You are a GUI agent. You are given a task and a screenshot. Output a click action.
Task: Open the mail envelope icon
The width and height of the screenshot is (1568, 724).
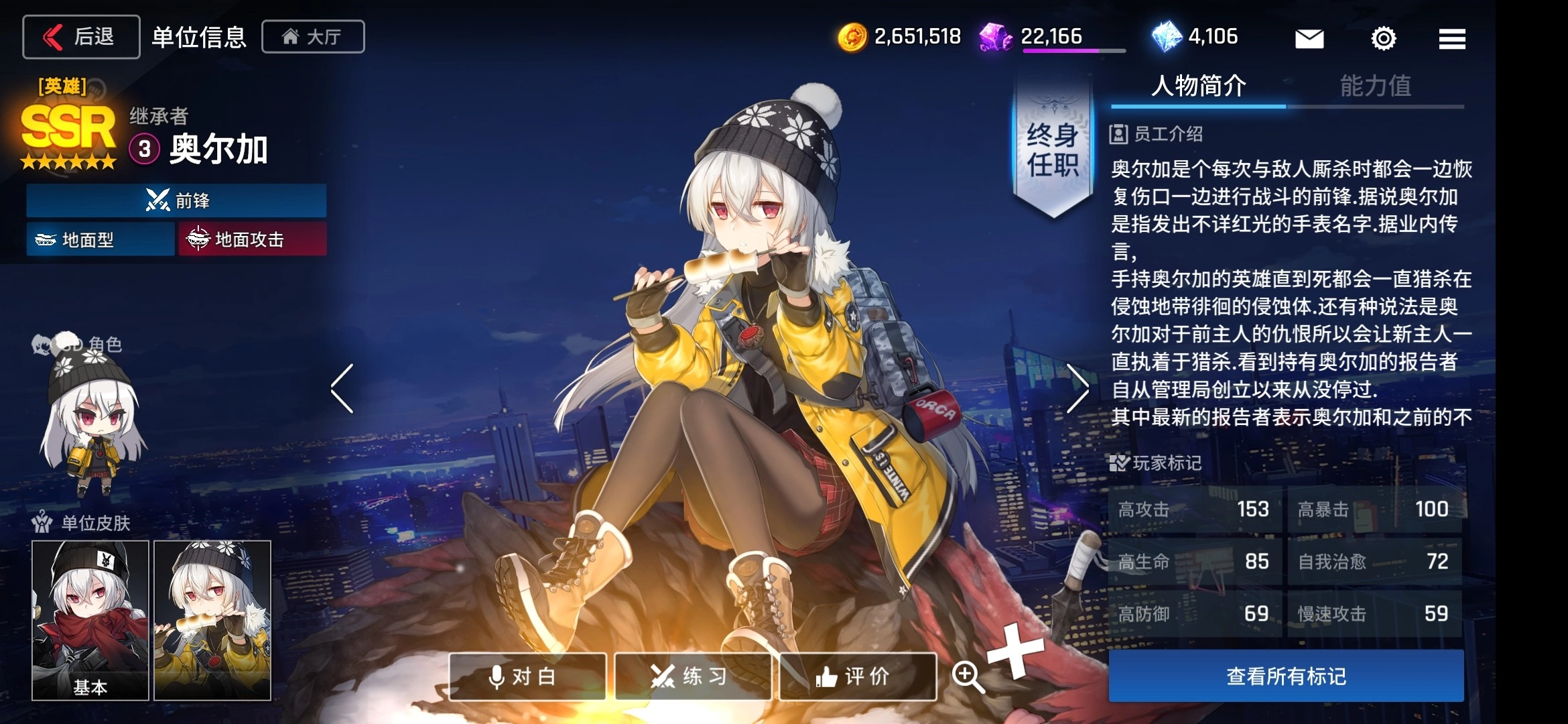click(1309, 38)
